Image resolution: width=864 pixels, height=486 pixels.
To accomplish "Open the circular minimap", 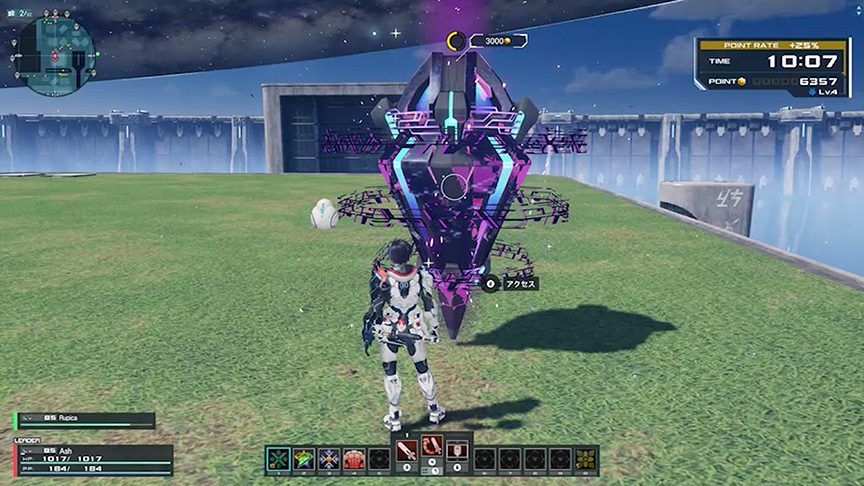I will (x=57, y=56).
